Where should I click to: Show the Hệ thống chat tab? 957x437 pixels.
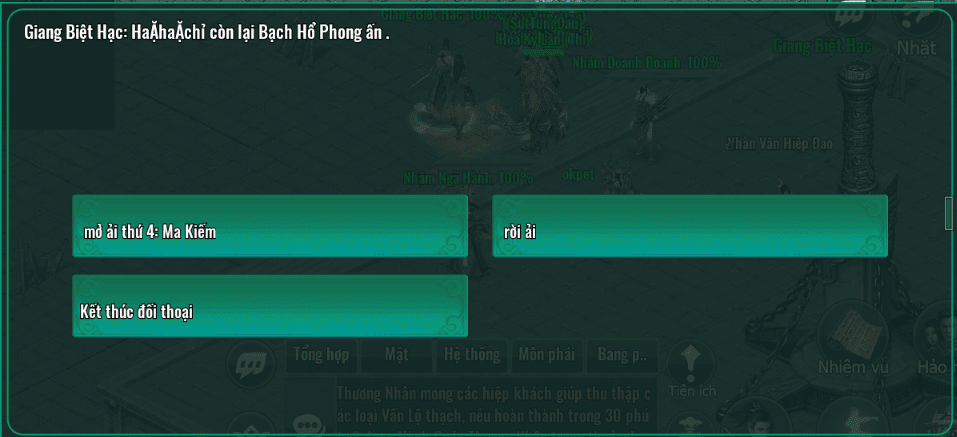click(471, 354)
